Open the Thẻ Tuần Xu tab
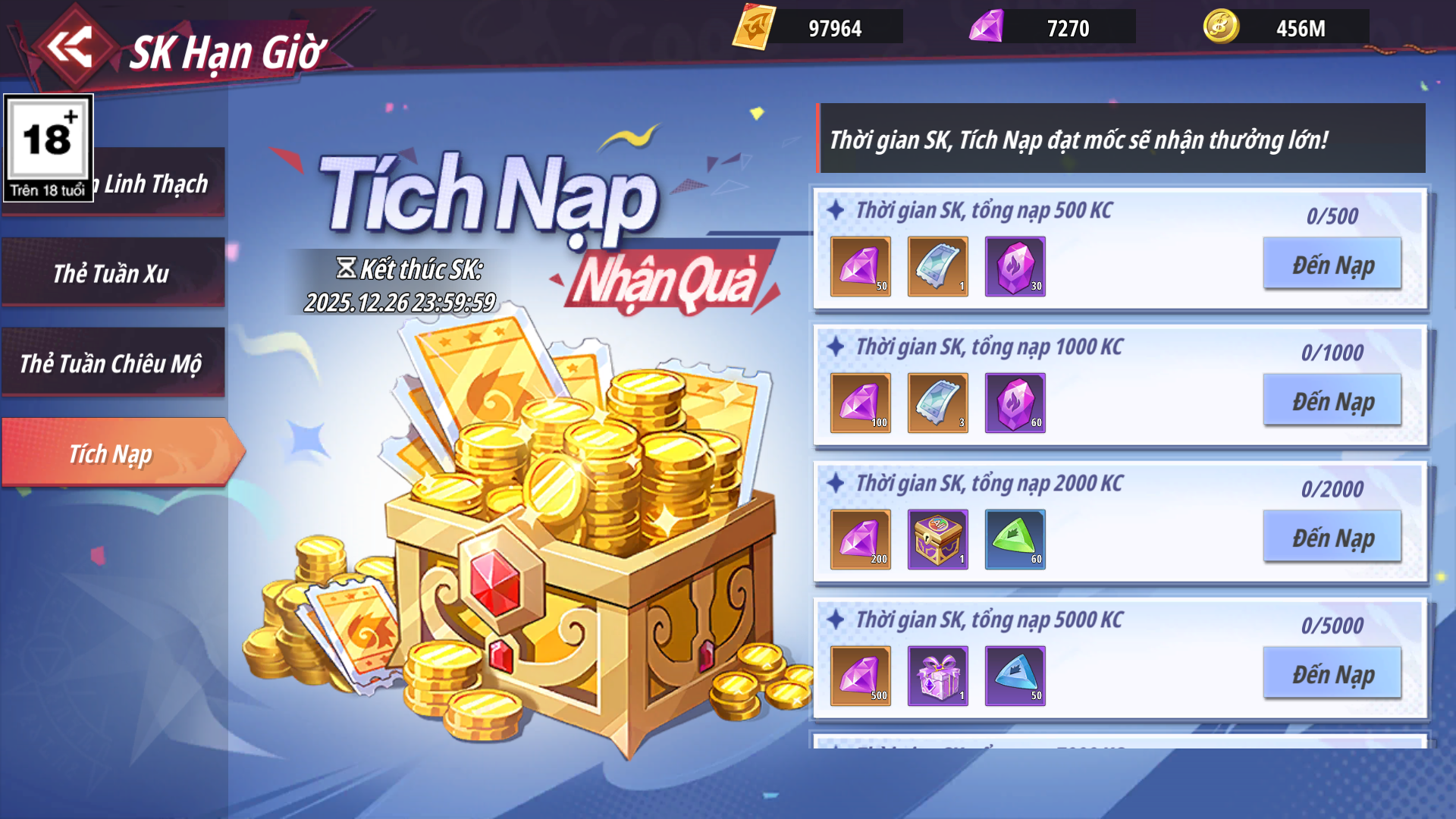1456x819 pixels. point(112,273)
